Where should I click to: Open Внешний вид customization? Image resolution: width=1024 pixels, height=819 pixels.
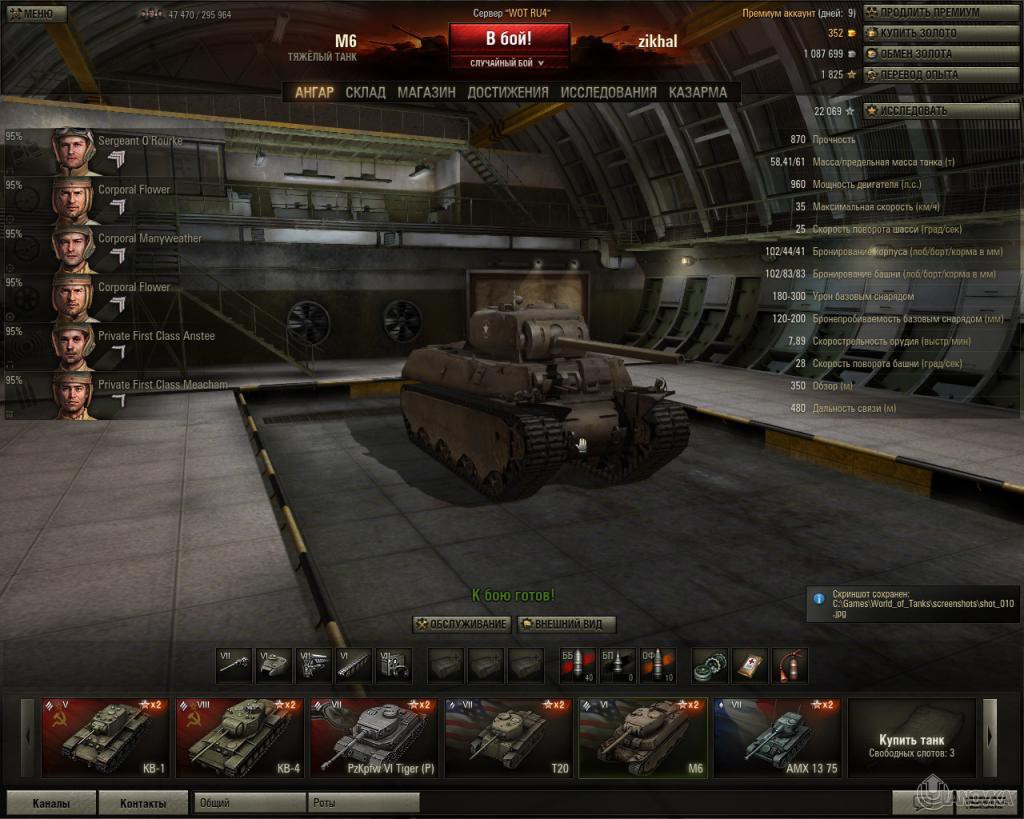(567, 624)
